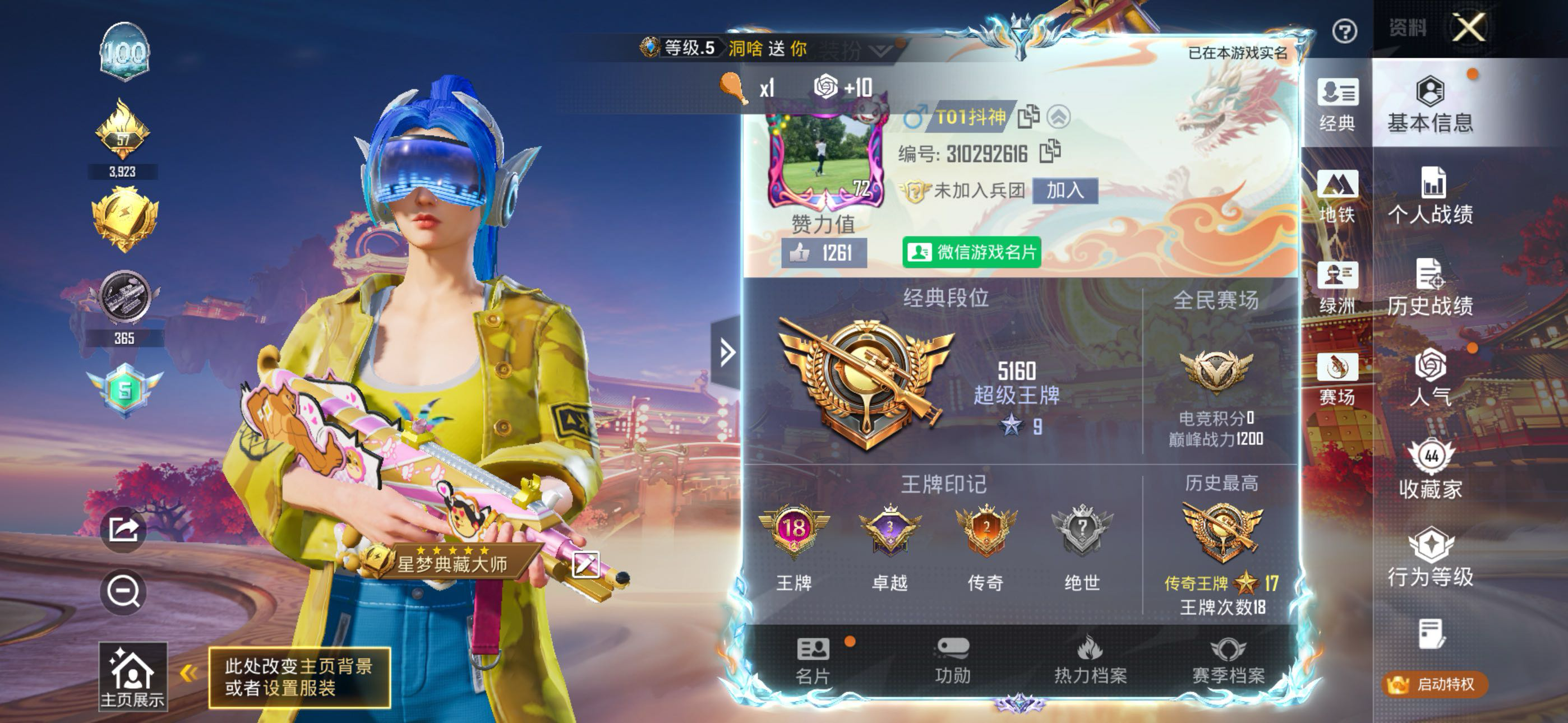Open the question mark help button
Screen dimensions: 1568x723
click(1344, 31)
